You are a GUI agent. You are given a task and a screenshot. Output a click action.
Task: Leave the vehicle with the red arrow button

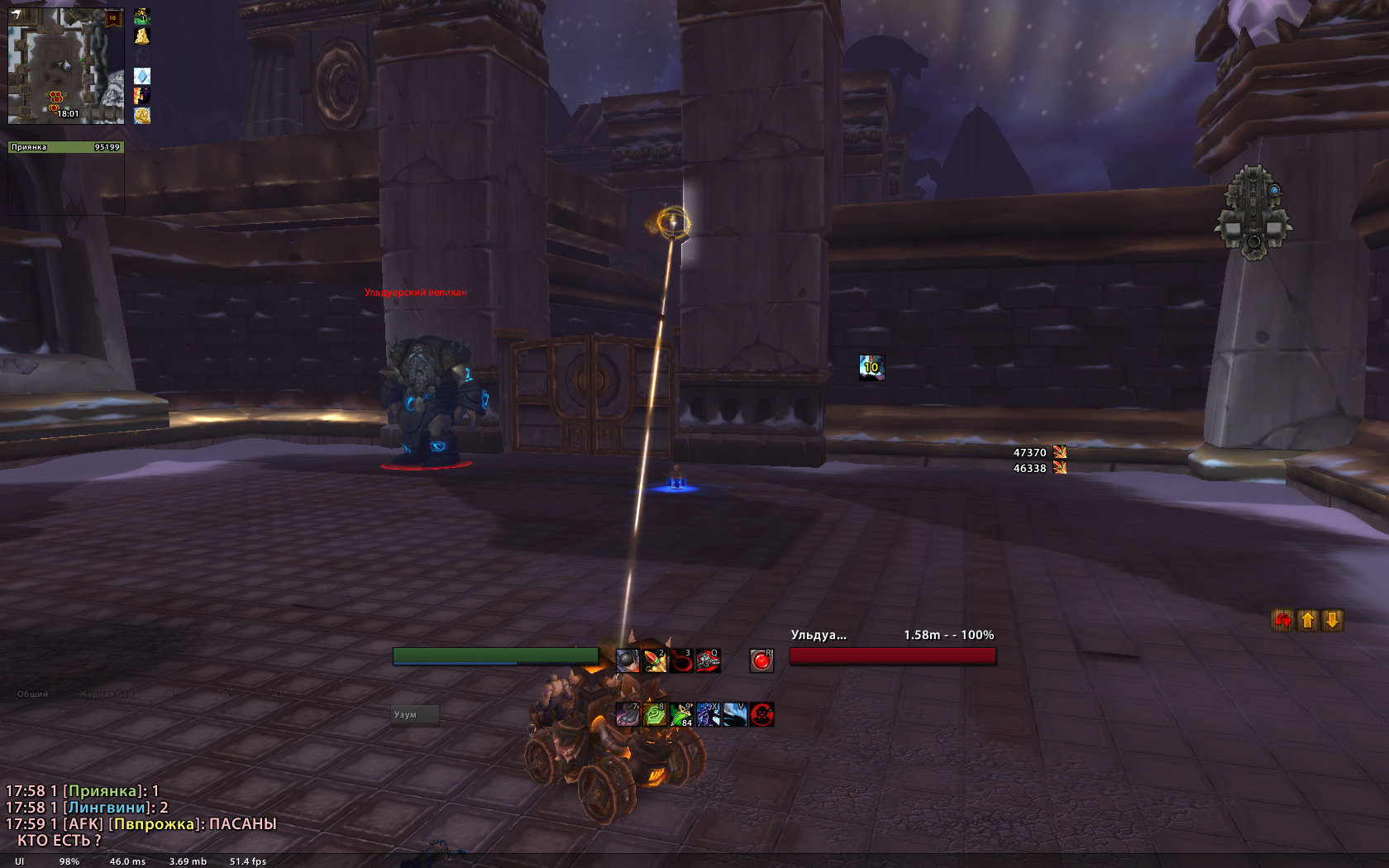tap(1282, 620)
